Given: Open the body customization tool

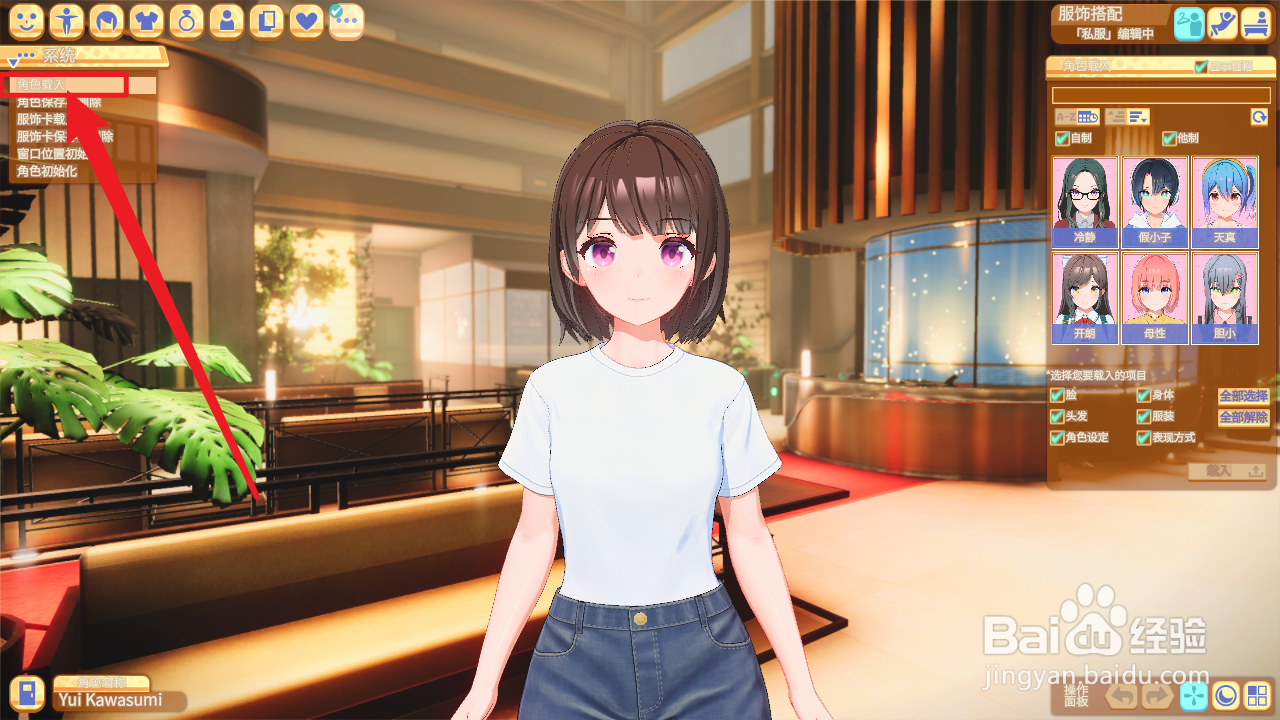Looking at the screenshot, I should coord(64,20).
